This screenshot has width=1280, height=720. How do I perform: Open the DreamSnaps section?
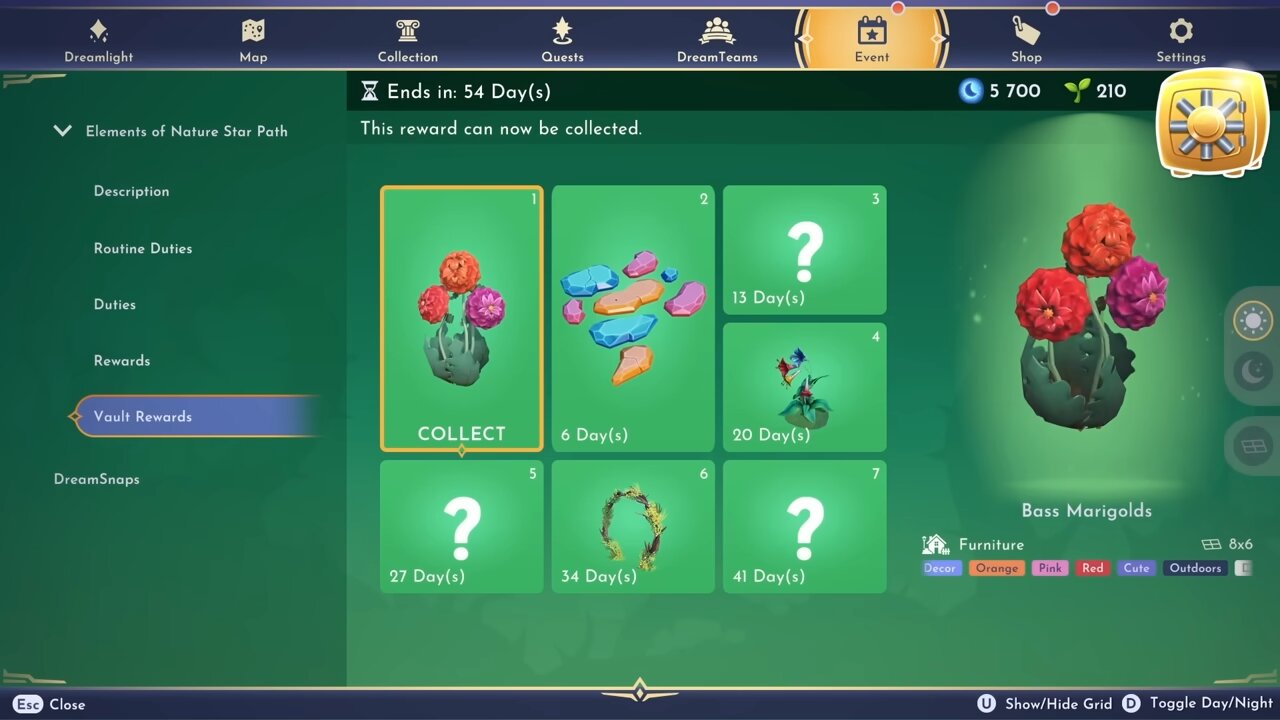(x=97, y=479)
